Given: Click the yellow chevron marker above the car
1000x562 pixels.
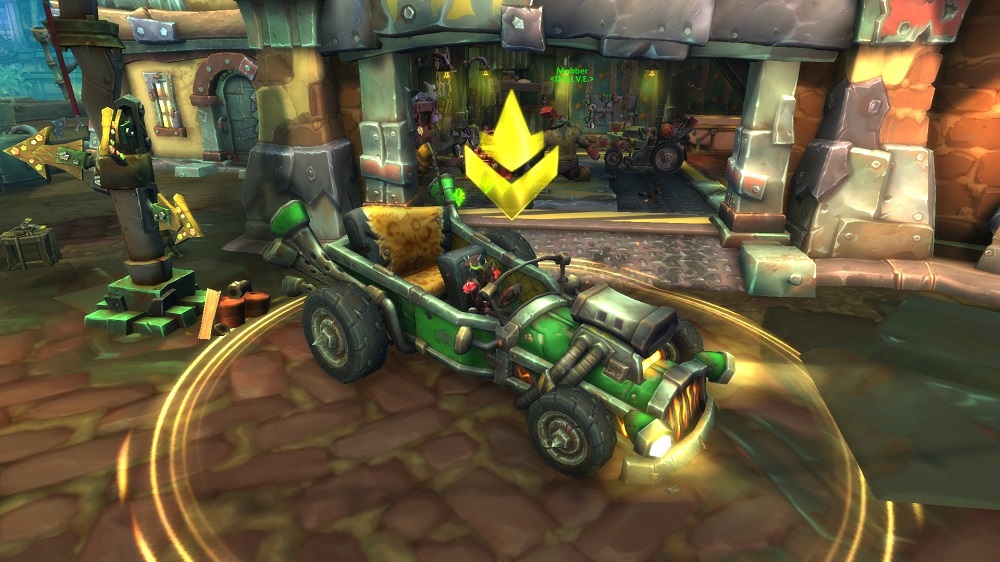Looking at the screenshot, I should click(x=511, y=157).
